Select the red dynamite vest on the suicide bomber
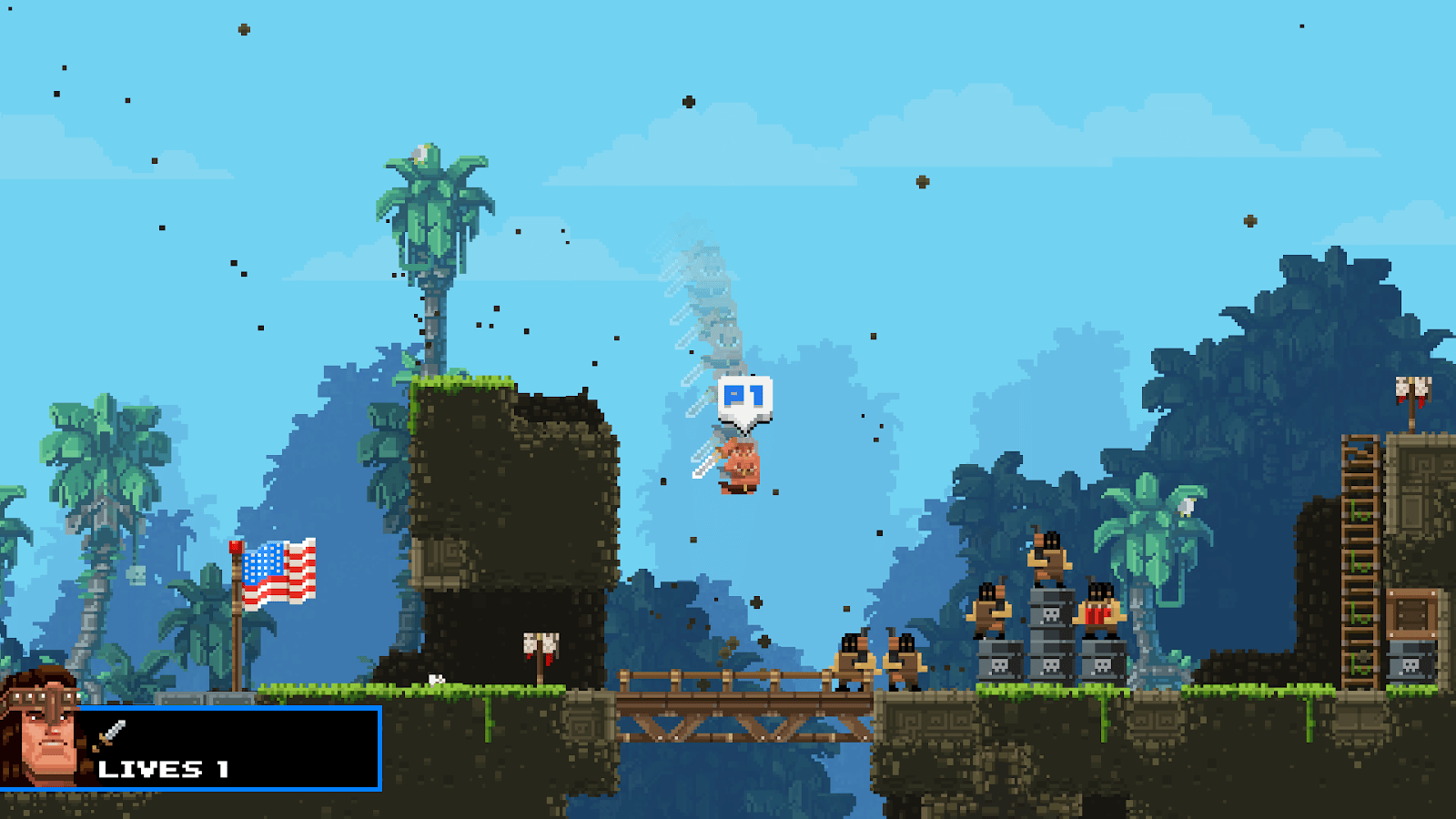 [x=1095, y=616]
